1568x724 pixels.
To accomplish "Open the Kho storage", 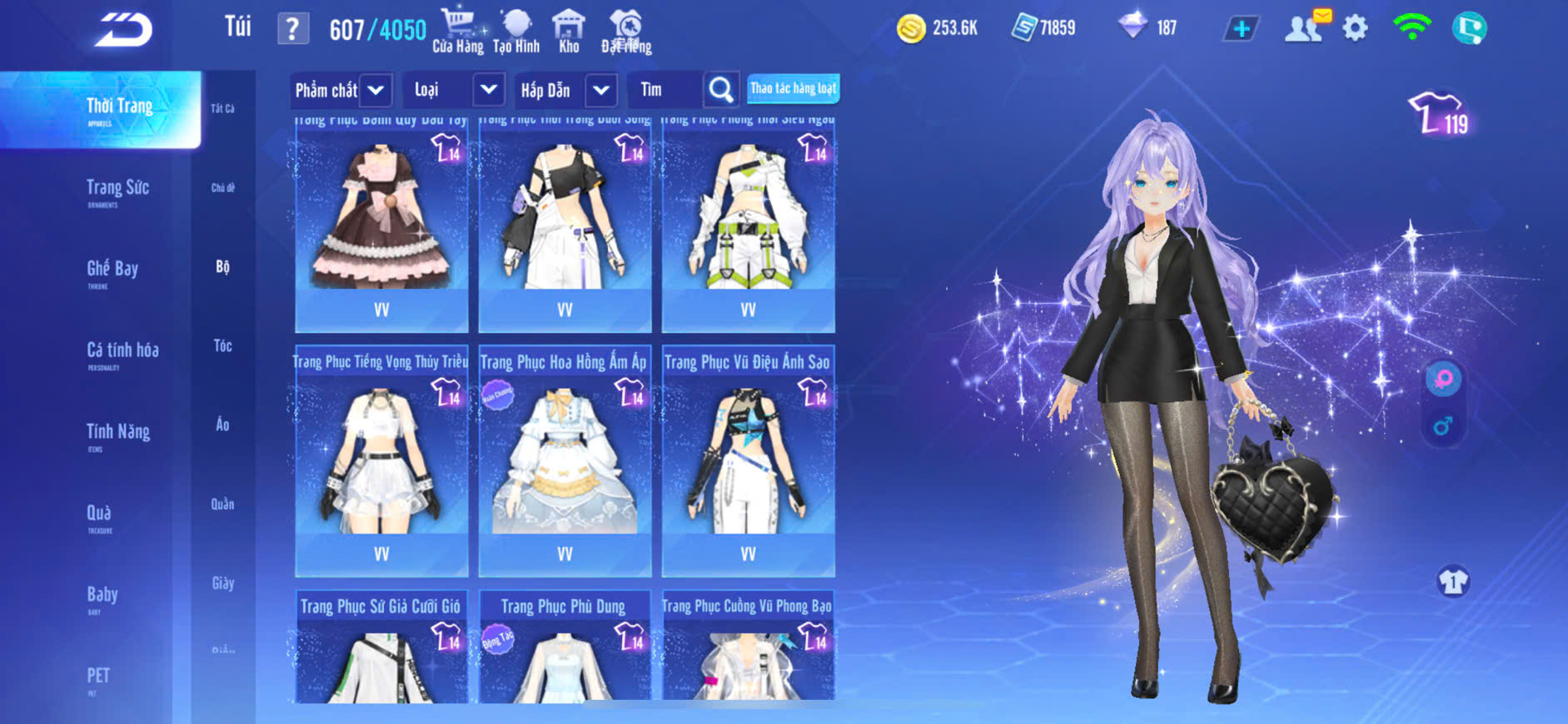I will click(569, 32).
